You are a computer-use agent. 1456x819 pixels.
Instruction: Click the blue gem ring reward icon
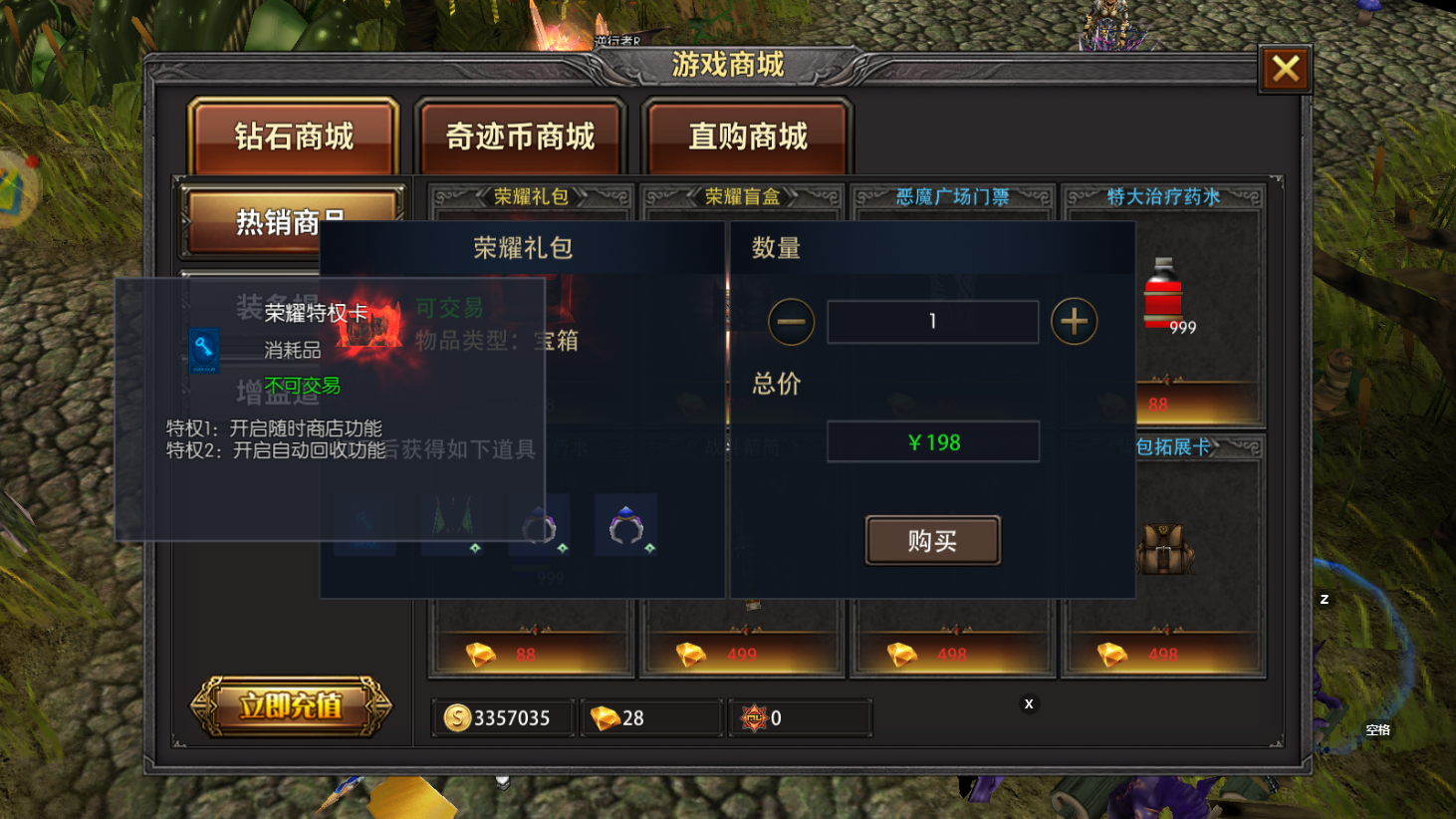pyautogui.click(x=626, y=525)
